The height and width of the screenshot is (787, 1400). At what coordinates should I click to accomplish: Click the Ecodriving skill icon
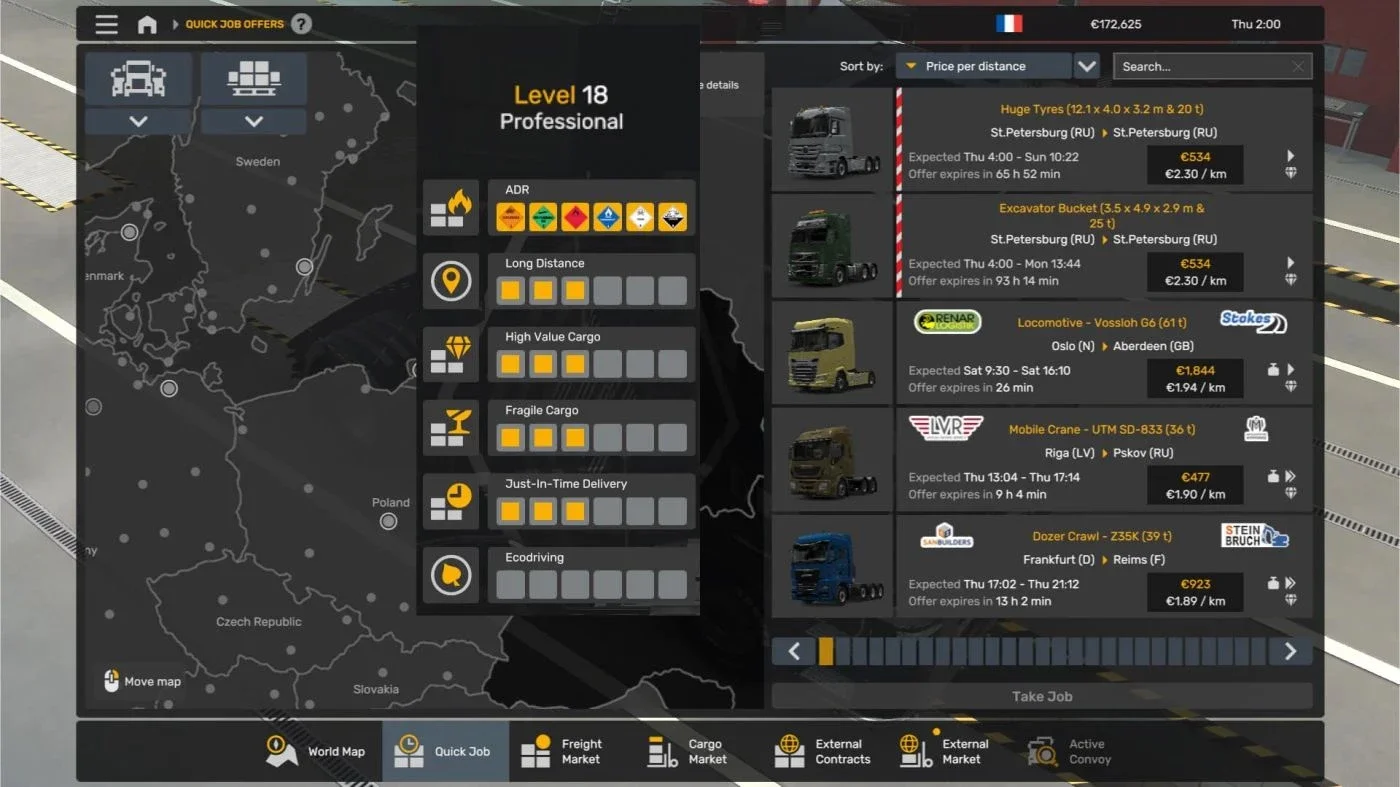pyautogui.click(x=451, y=576)
